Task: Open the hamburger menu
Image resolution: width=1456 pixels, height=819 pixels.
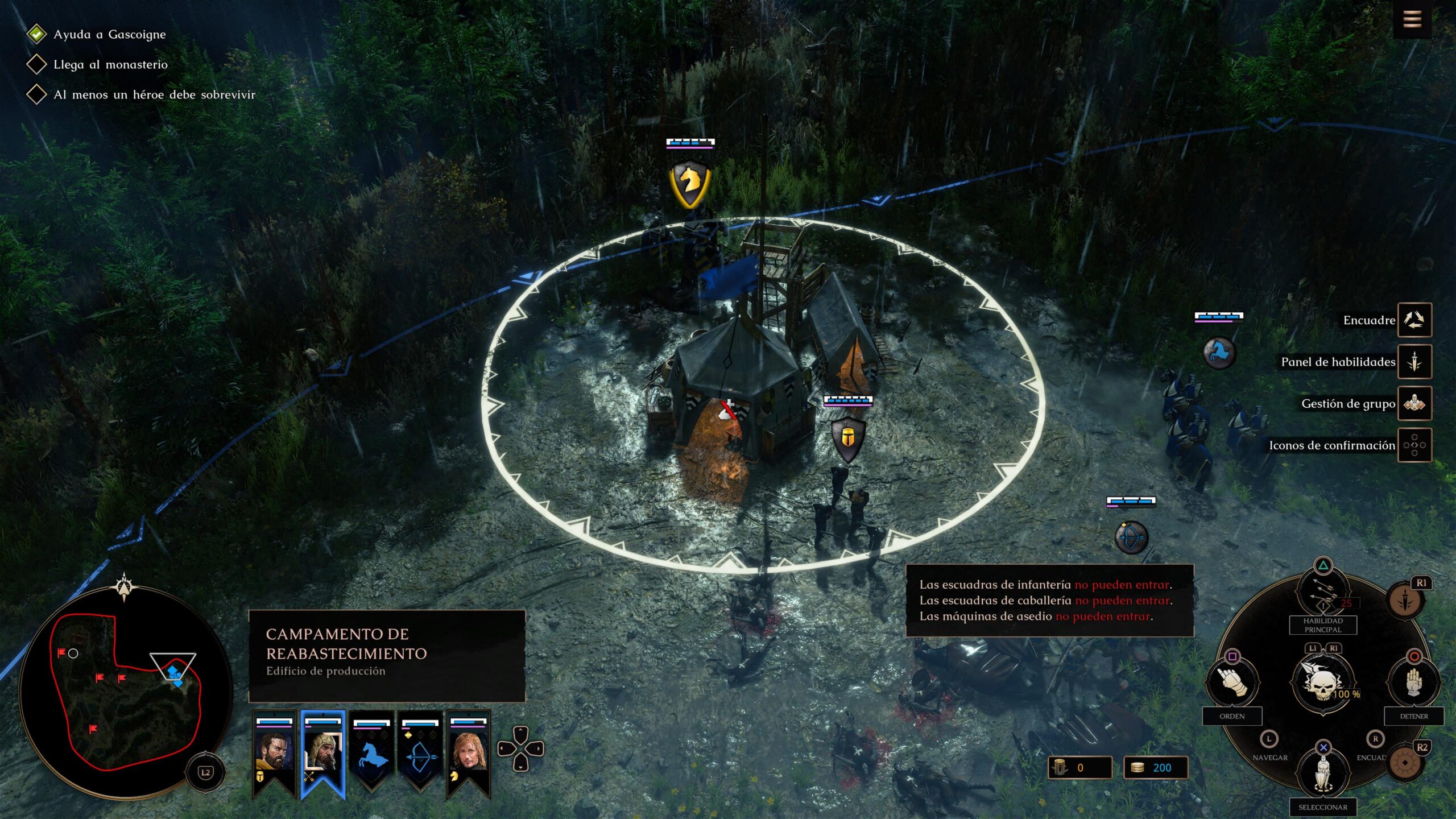Action: [1412, 20]
